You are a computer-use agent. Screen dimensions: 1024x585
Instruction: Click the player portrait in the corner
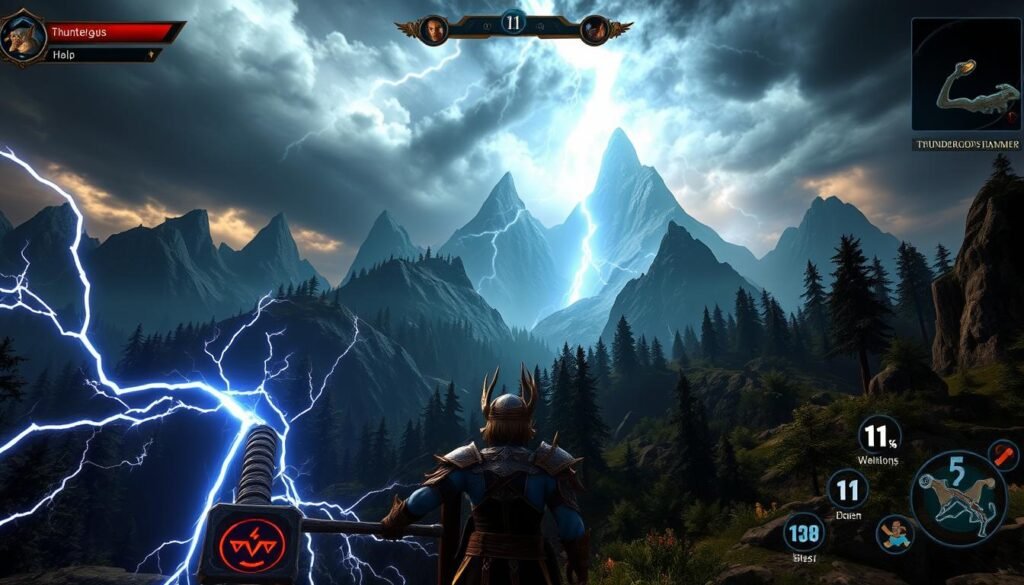(x=22, y=36)
